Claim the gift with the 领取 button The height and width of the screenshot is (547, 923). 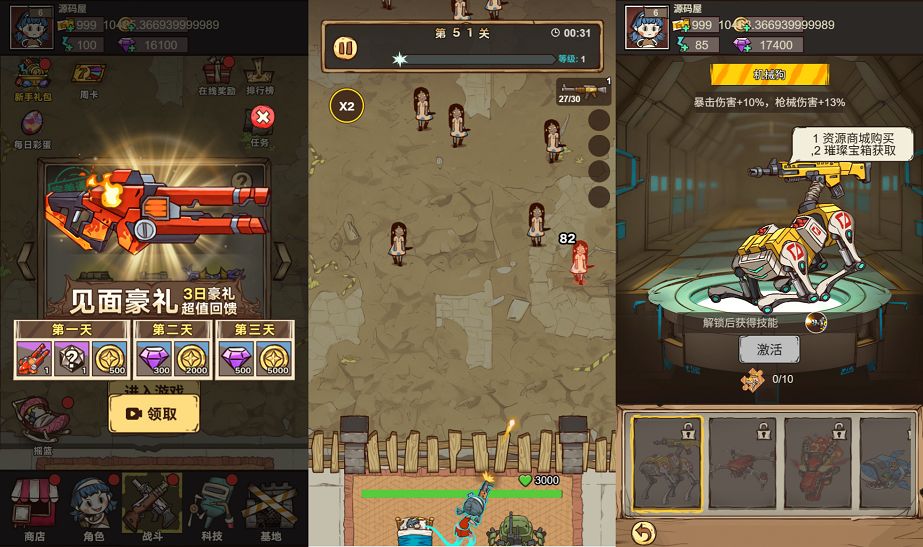pyautogui.click(x=153, y=413)
